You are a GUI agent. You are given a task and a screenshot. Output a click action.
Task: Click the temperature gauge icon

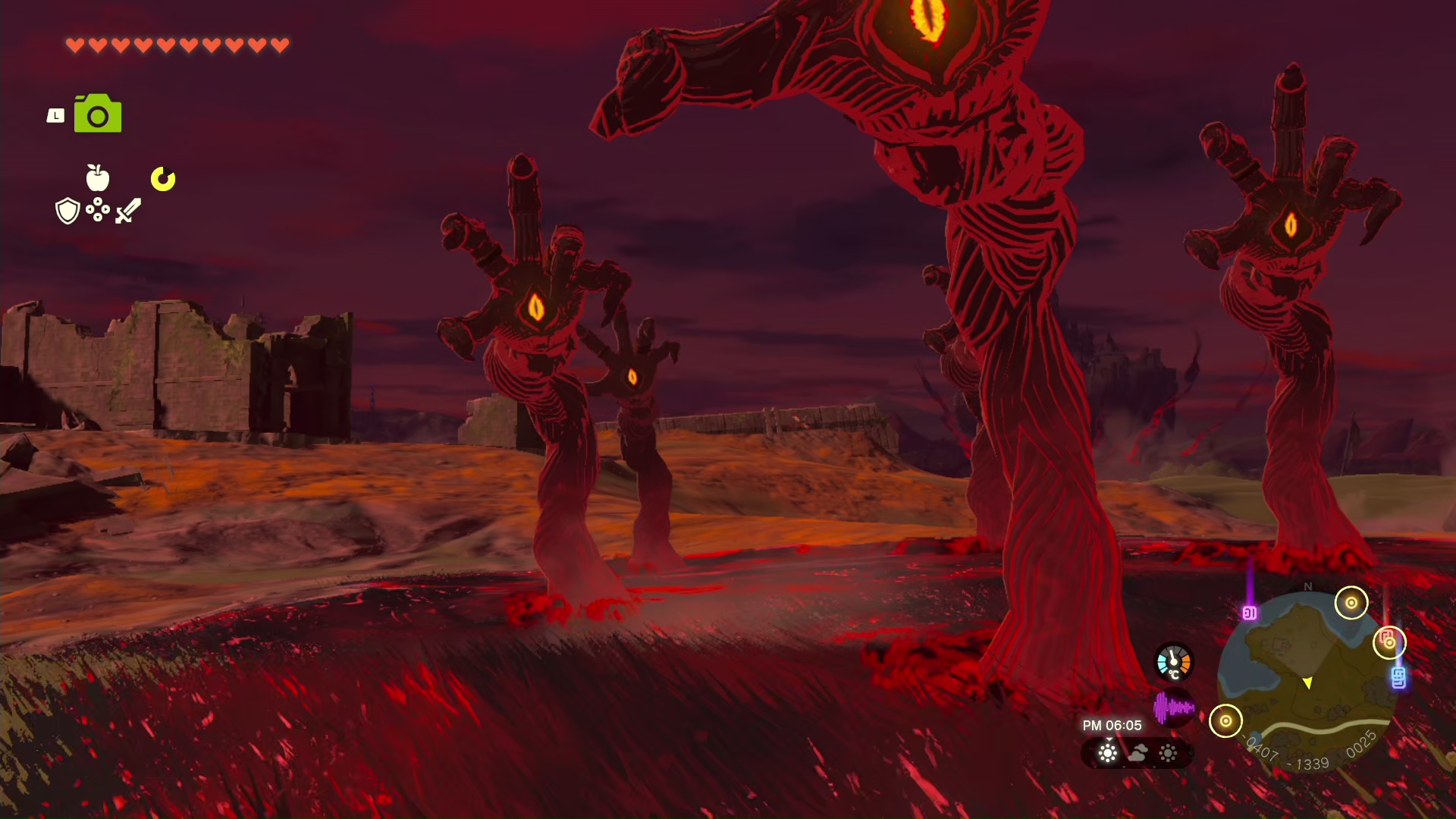(x=1173, y=662)
